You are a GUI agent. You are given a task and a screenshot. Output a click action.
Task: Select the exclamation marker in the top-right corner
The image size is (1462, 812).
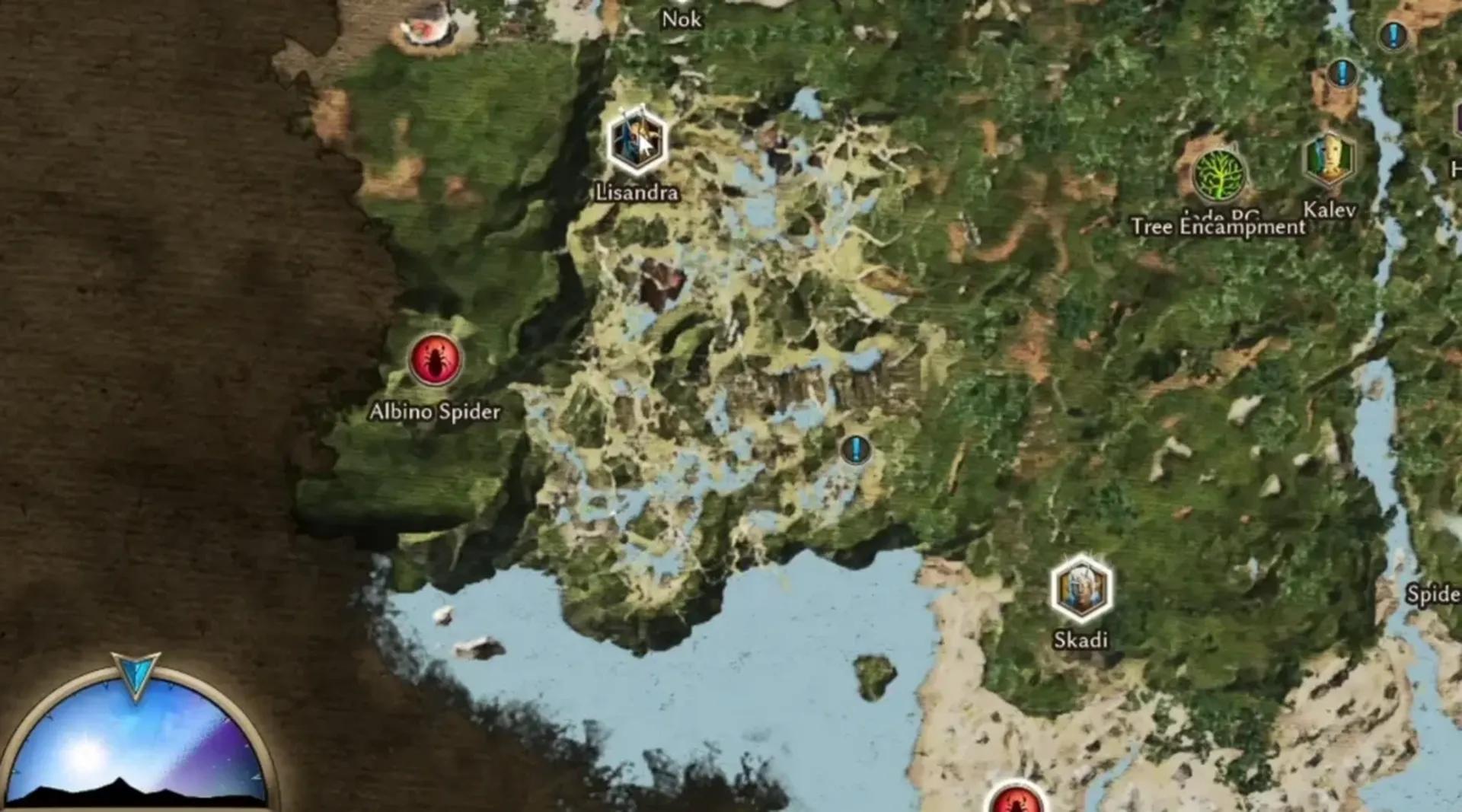pos(1393,35)
